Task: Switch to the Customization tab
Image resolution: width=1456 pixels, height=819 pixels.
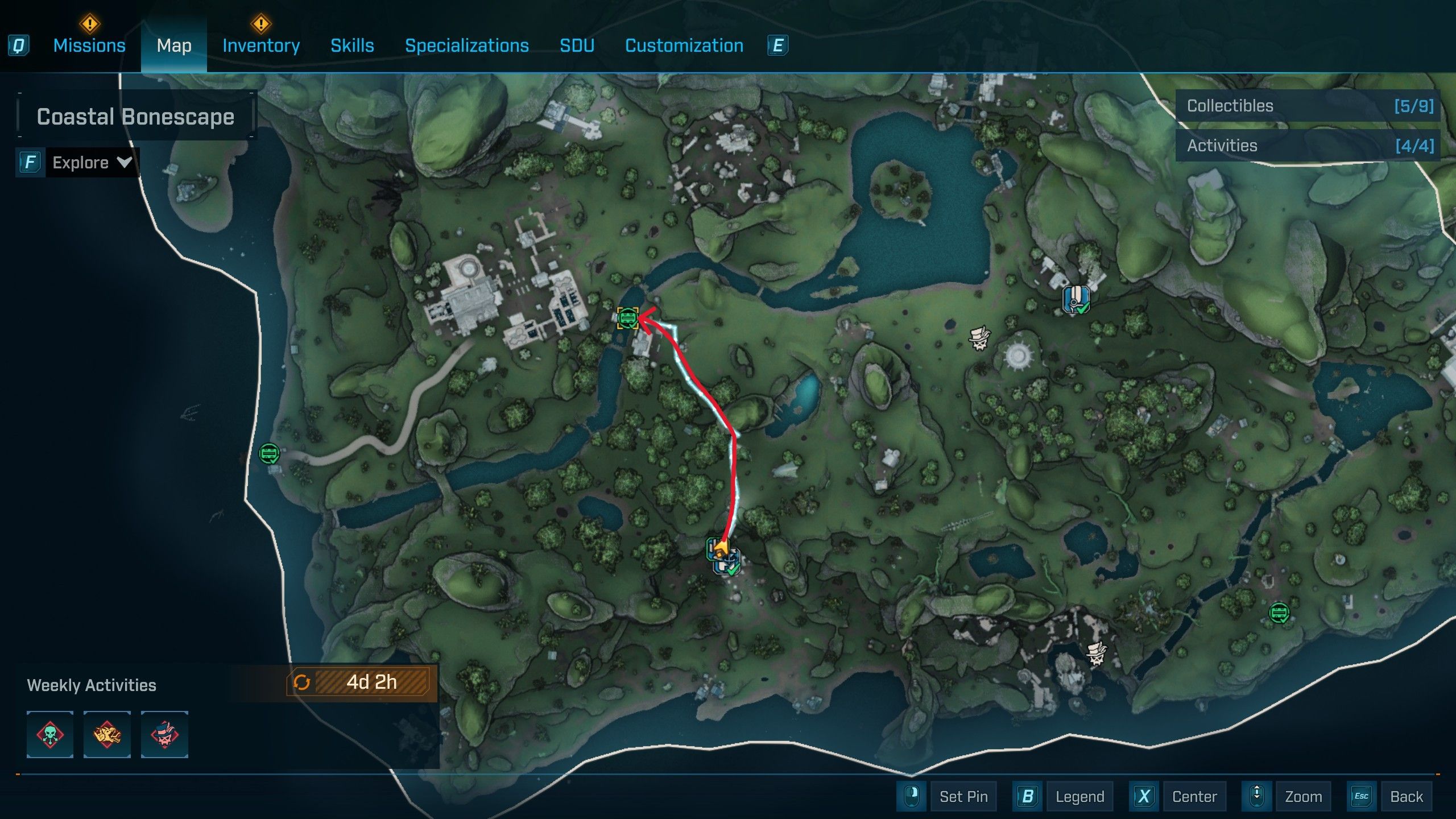Action: tap(684, 45)
